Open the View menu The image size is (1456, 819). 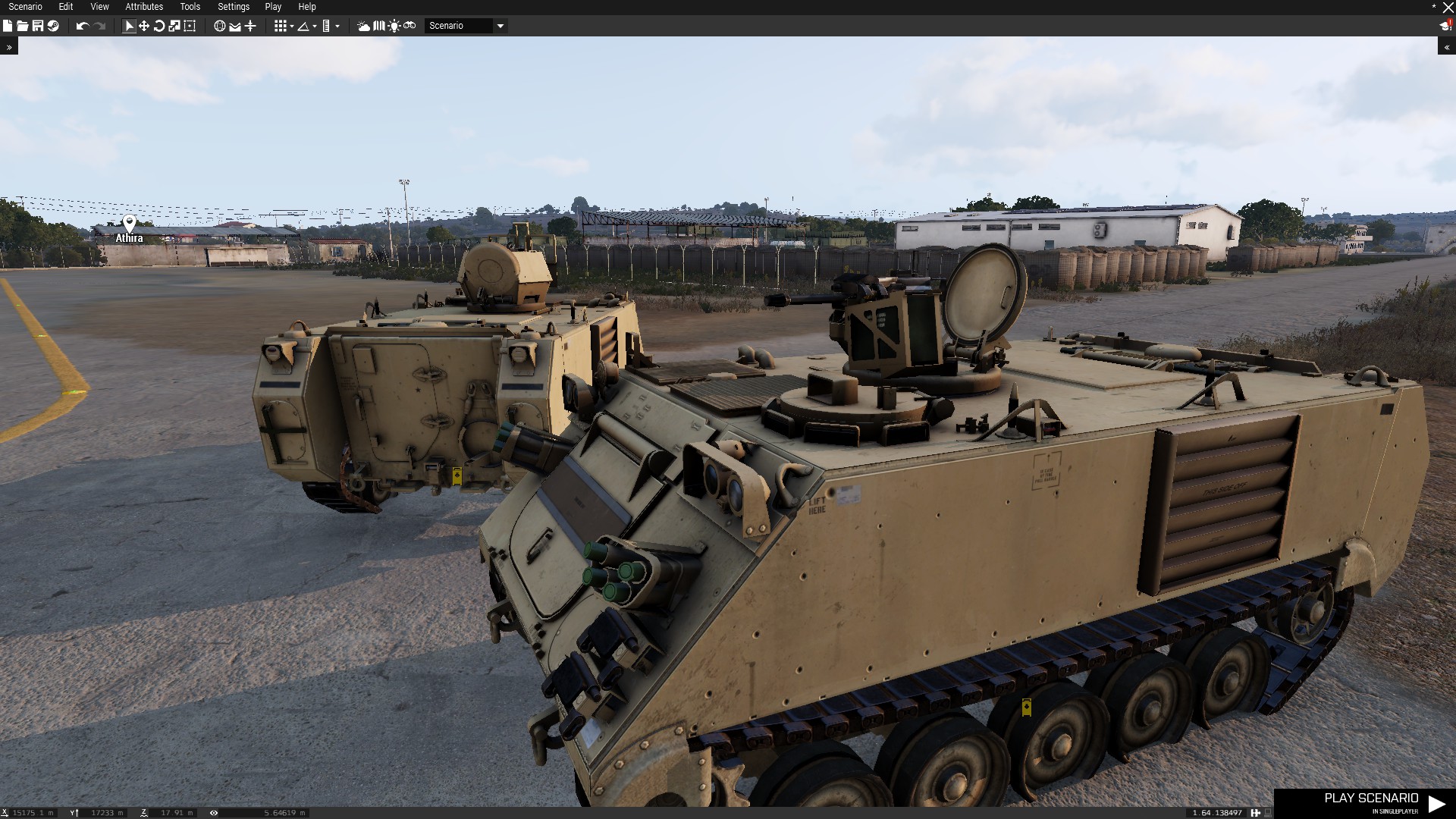(x=99, y=7)
